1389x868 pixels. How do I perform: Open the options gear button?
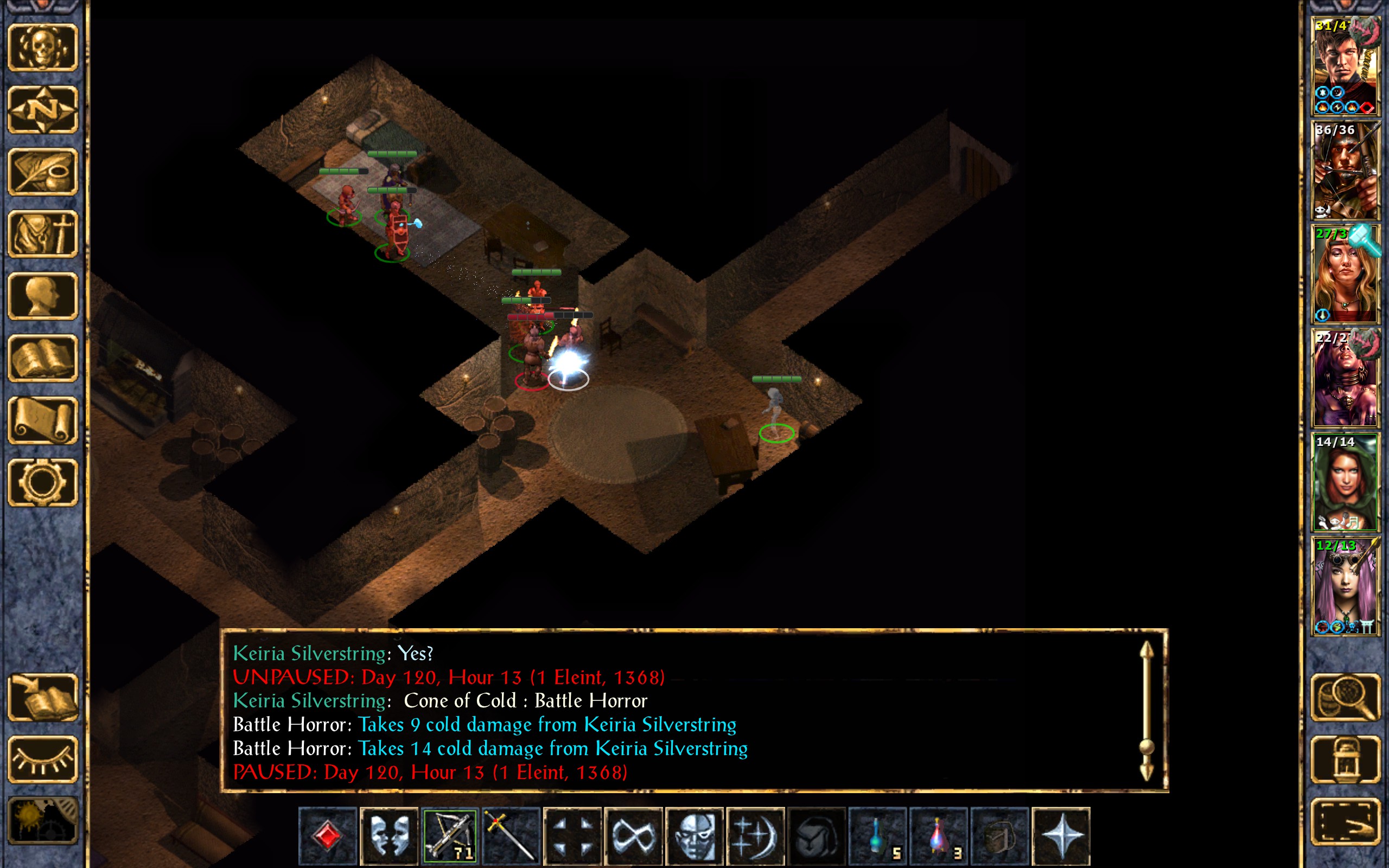point(43,482)
